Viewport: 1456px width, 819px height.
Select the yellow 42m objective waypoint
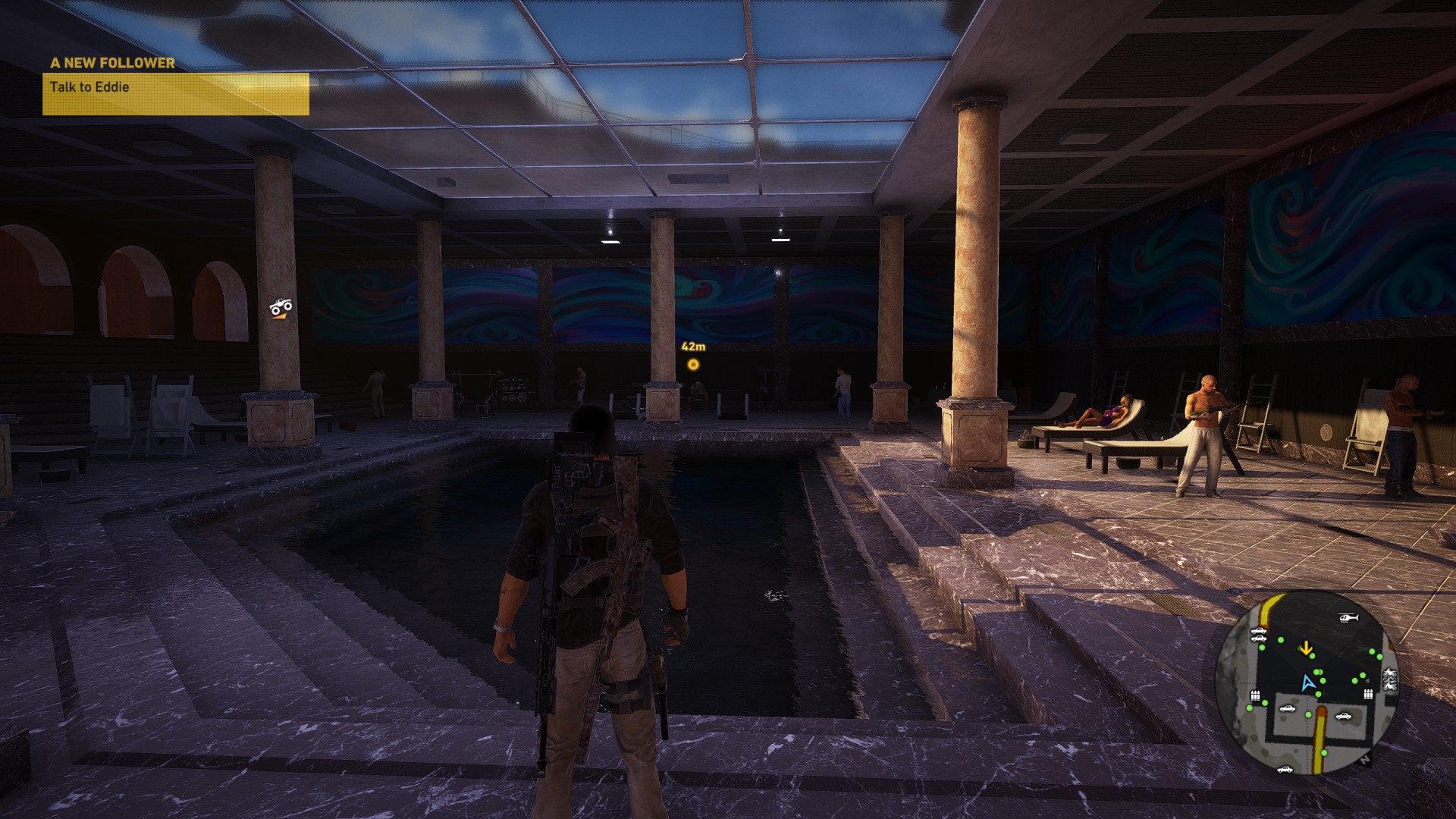point(692,365)
